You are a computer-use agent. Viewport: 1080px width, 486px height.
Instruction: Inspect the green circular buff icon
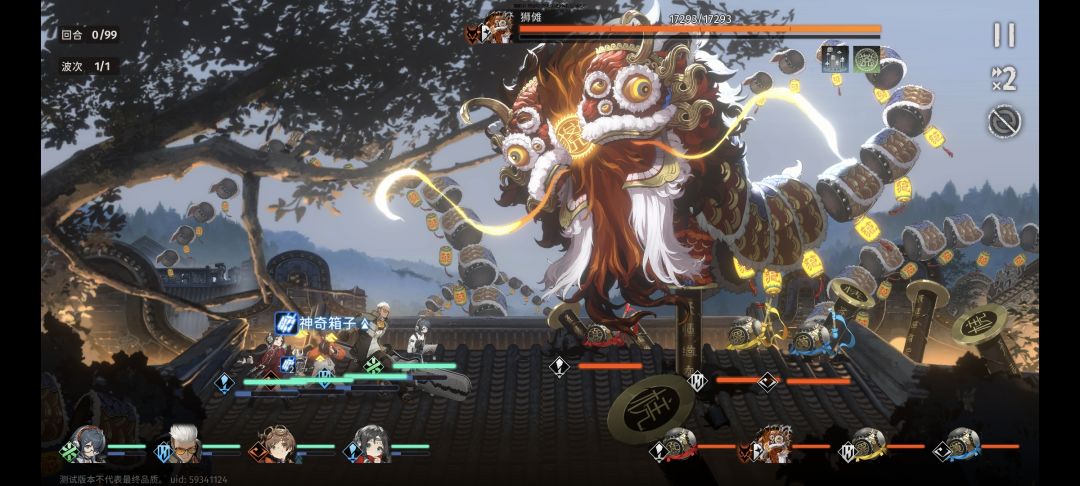(x=866, y=58)
